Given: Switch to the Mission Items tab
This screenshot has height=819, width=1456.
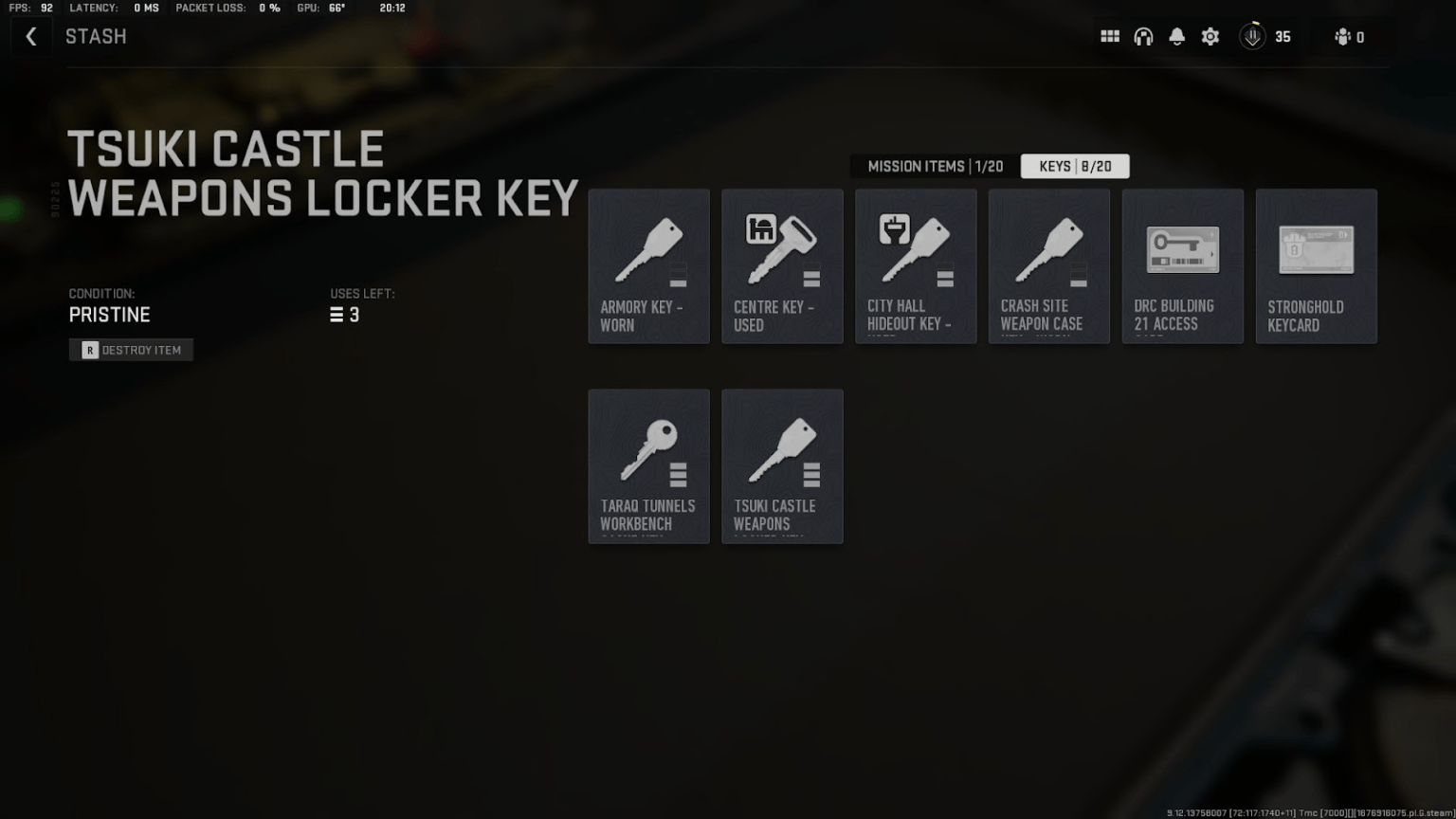Looking at the screenshot, I should pos(932,166).
